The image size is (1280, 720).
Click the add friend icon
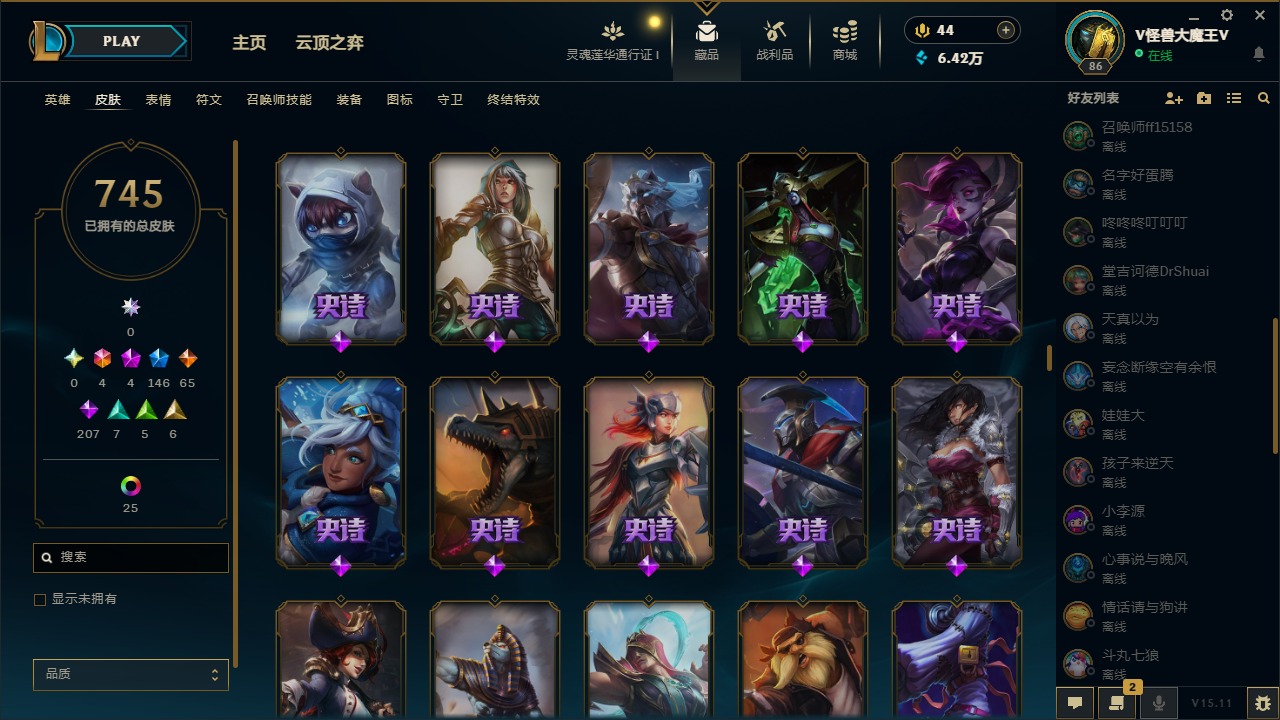(1174, 98)
